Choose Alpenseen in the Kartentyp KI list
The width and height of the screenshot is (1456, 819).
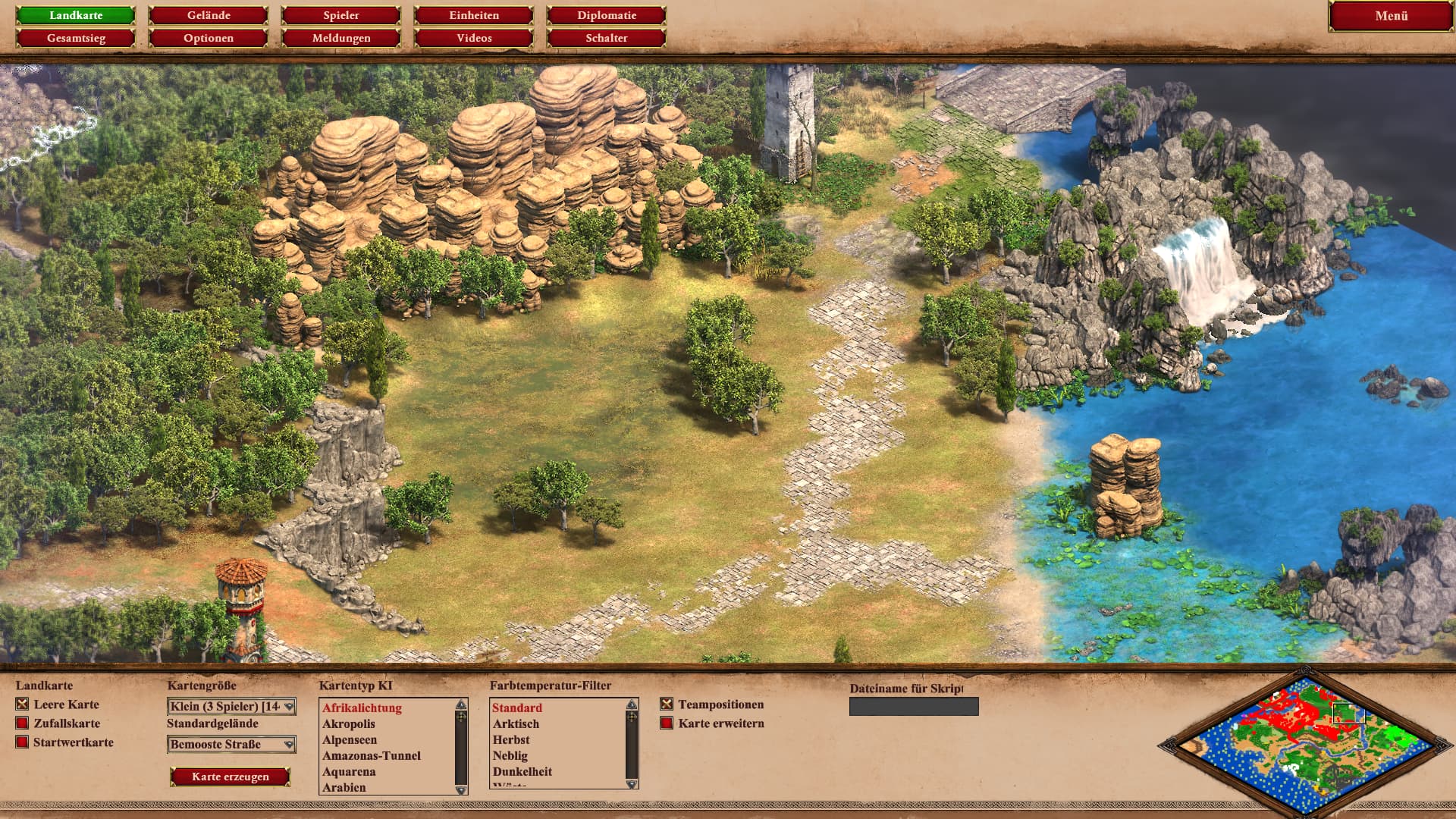[350, 740]
